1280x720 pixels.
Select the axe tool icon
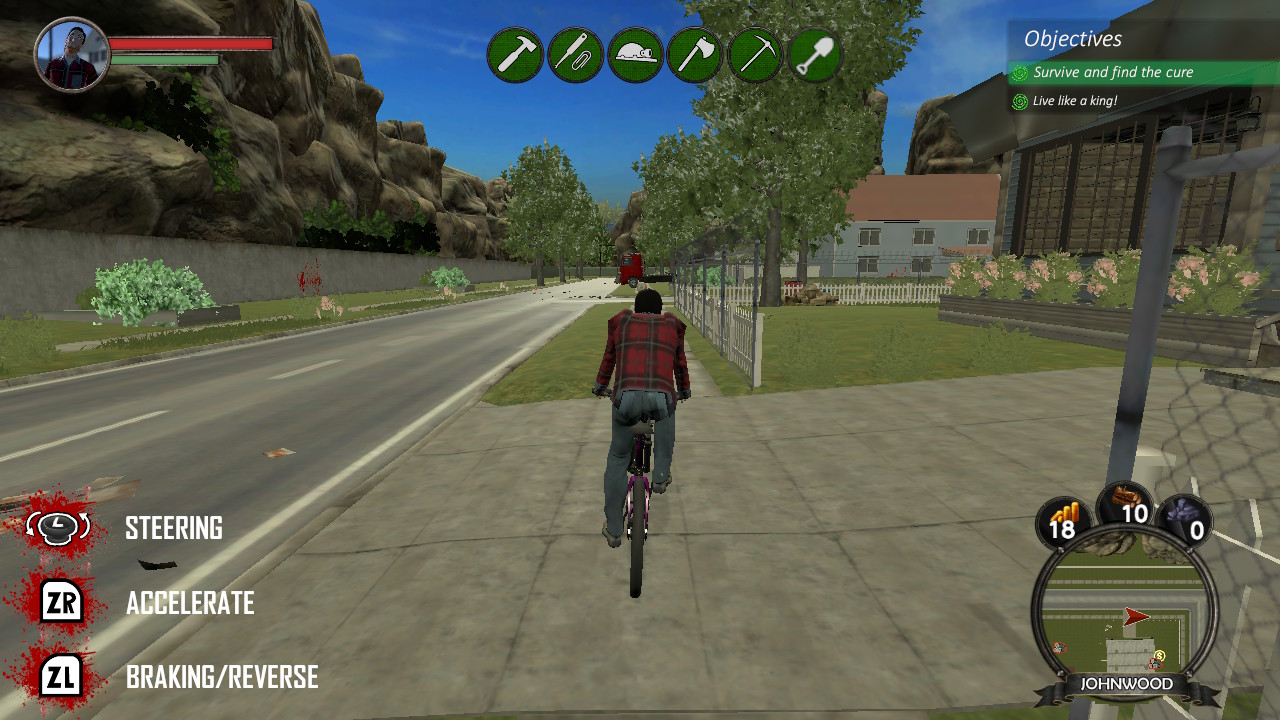pos(694,52)
